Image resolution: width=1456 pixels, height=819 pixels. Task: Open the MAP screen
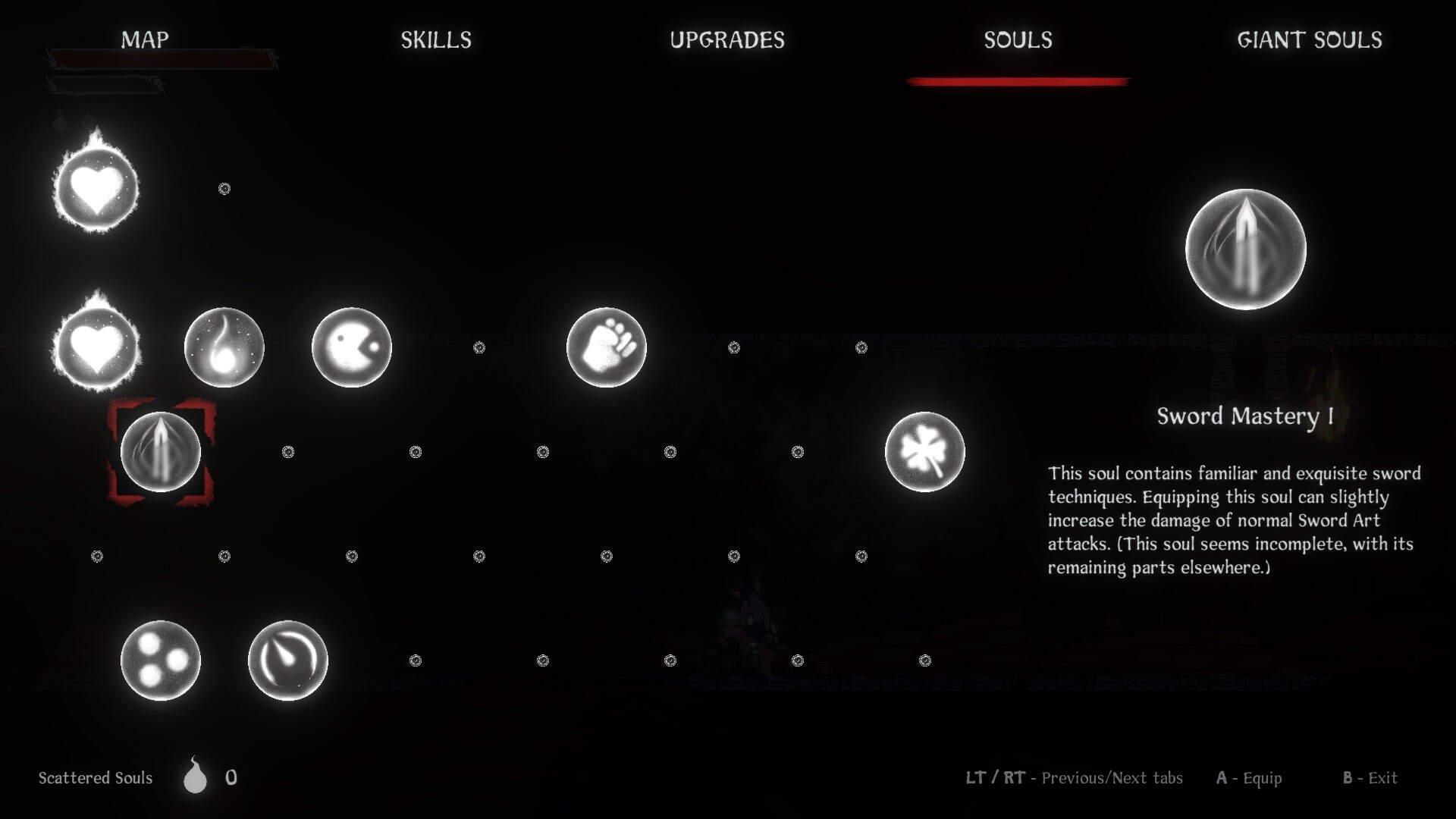click(x=145, y=40)
